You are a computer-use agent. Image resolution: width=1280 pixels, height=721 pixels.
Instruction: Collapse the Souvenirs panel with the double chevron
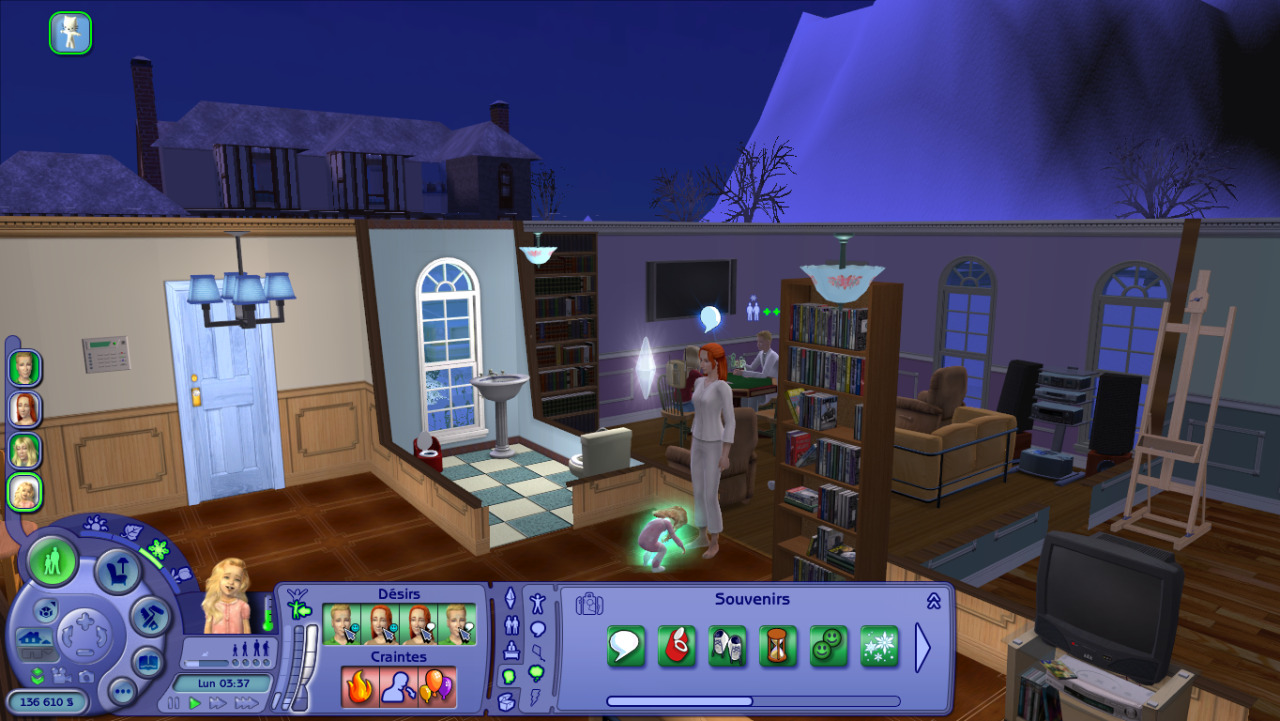click(933, 601)
